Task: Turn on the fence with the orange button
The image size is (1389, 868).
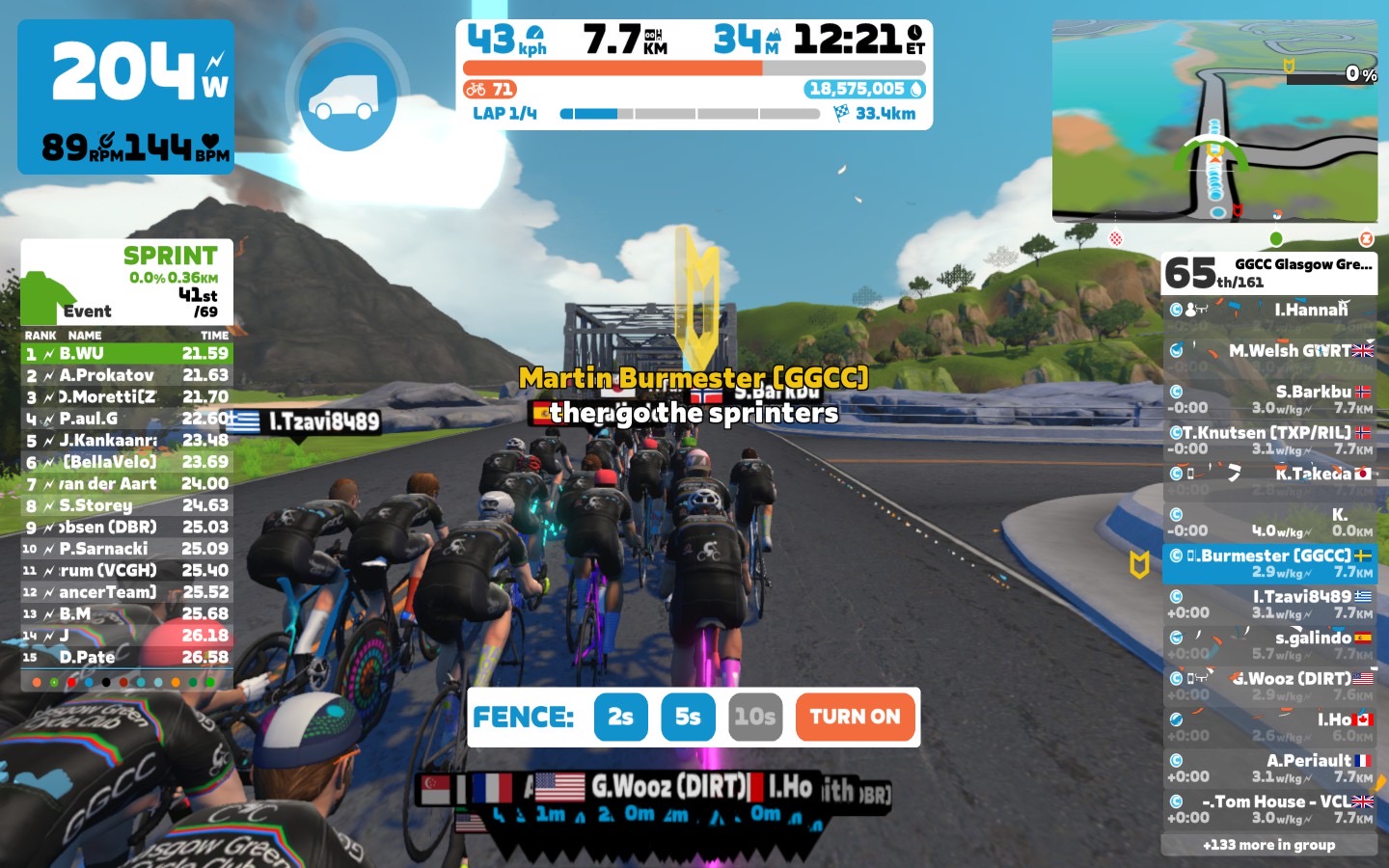Action: coord(855,718)
